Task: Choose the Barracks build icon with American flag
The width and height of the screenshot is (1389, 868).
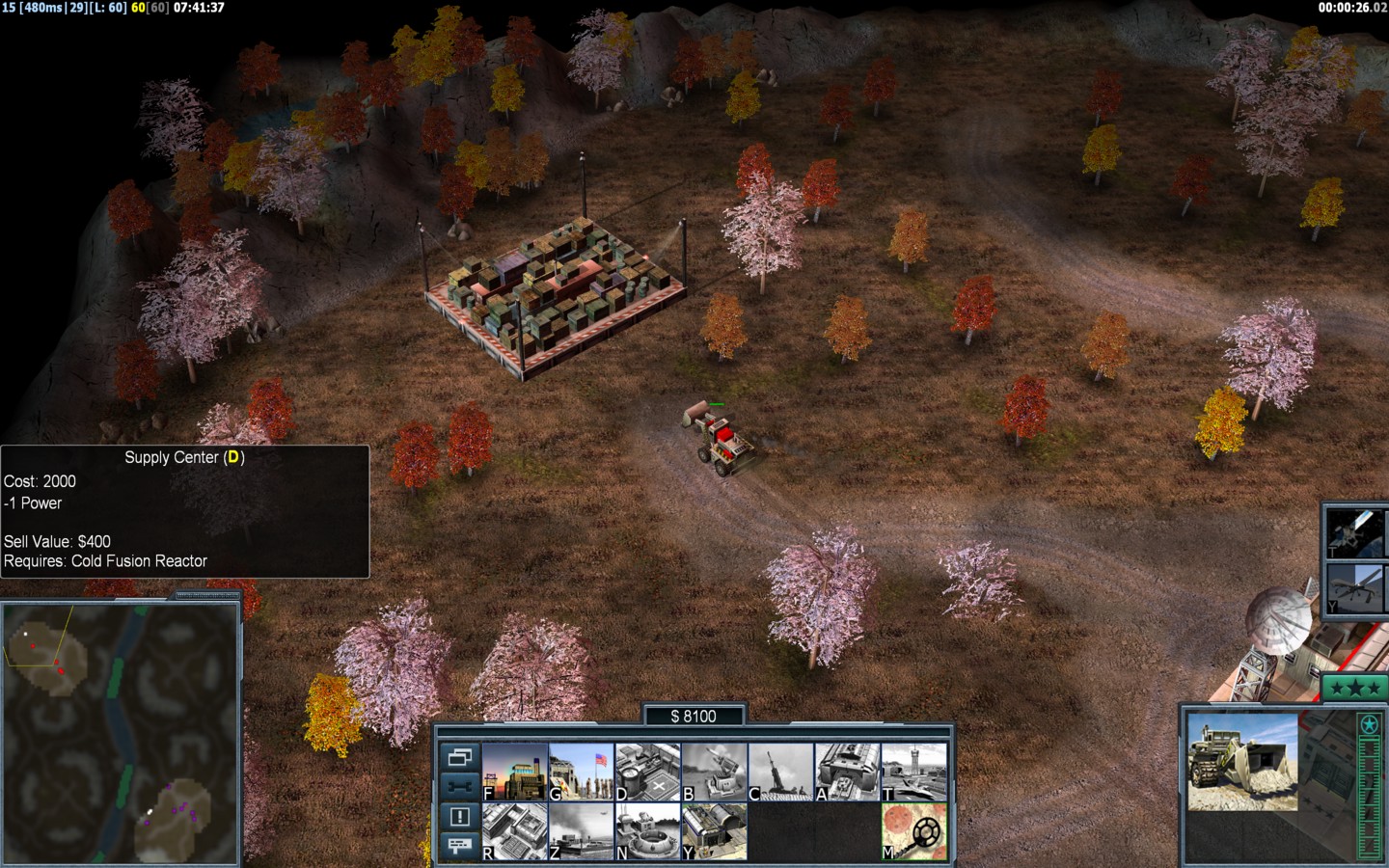Action: point(582,772)
